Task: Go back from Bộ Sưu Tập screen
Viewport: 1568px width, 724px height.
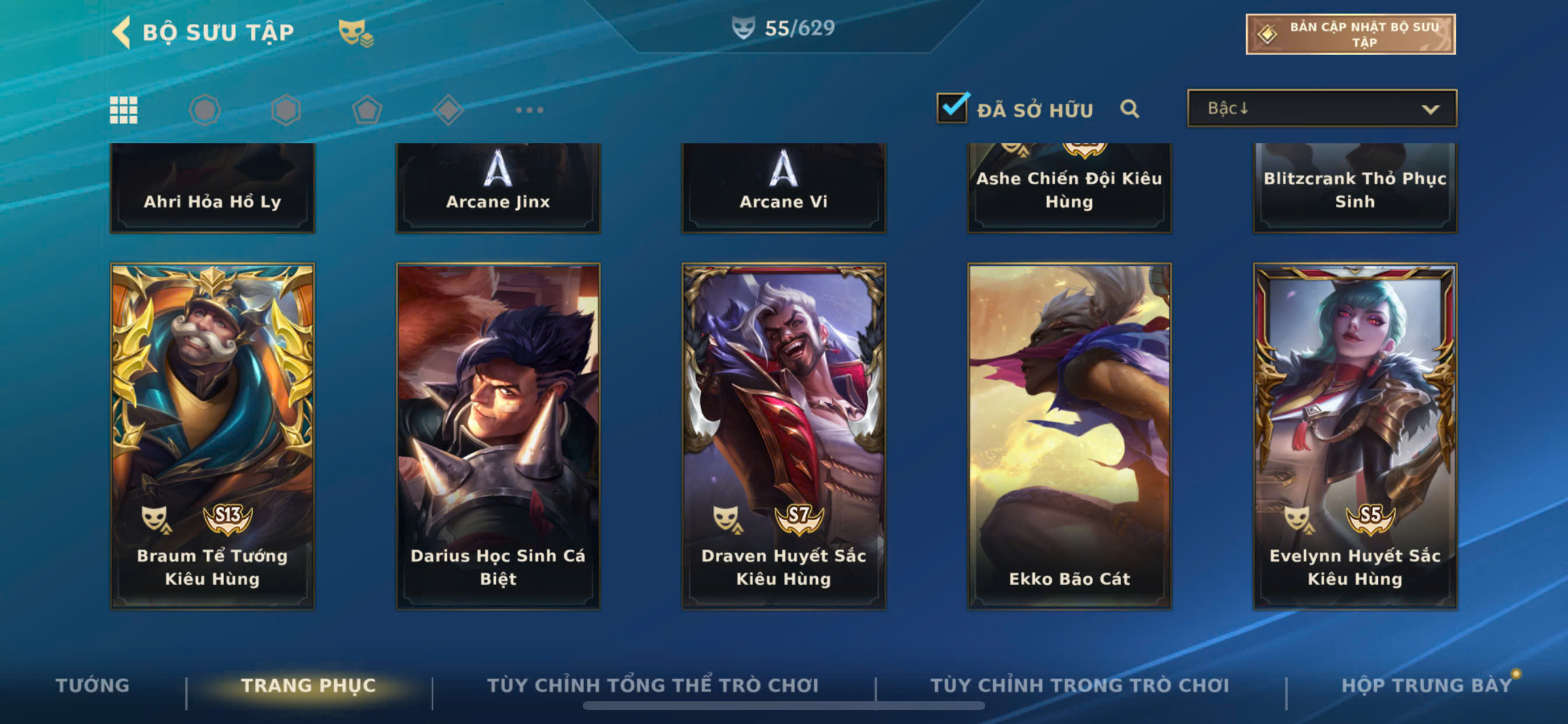Action: click(123, 31)
